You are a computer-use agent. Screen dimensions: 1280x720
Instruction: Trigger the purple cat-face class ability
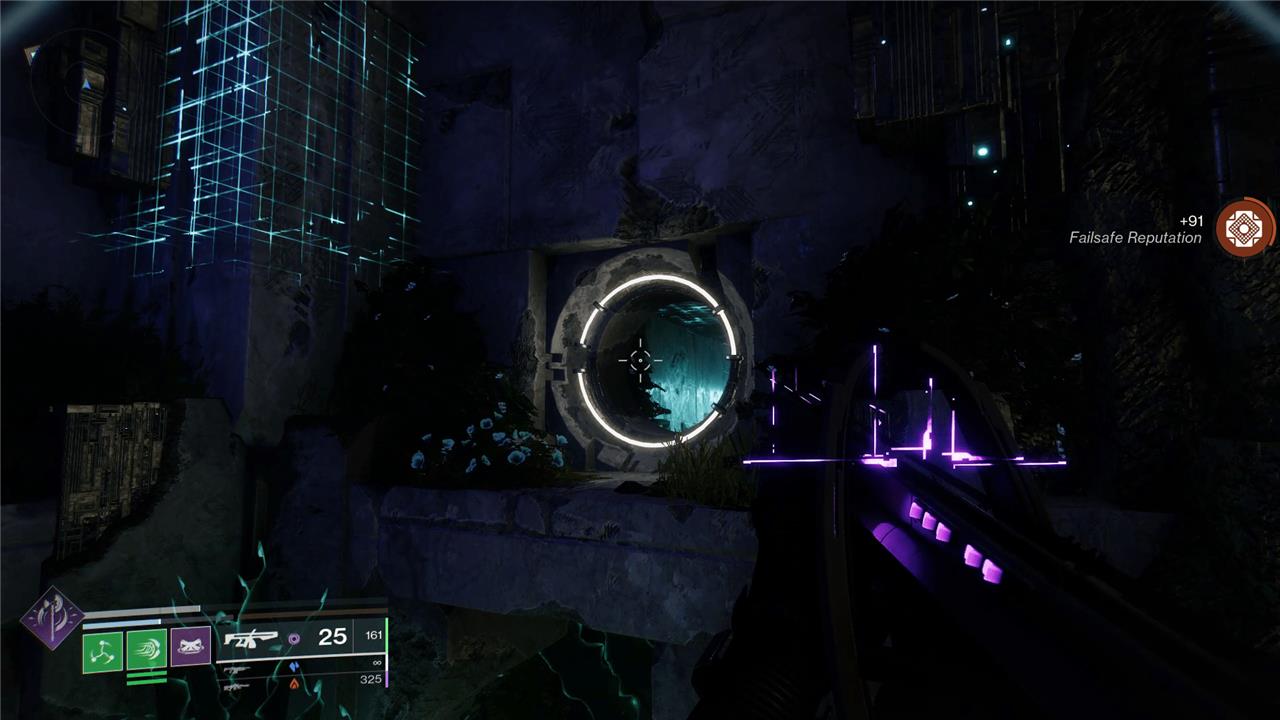190,647
